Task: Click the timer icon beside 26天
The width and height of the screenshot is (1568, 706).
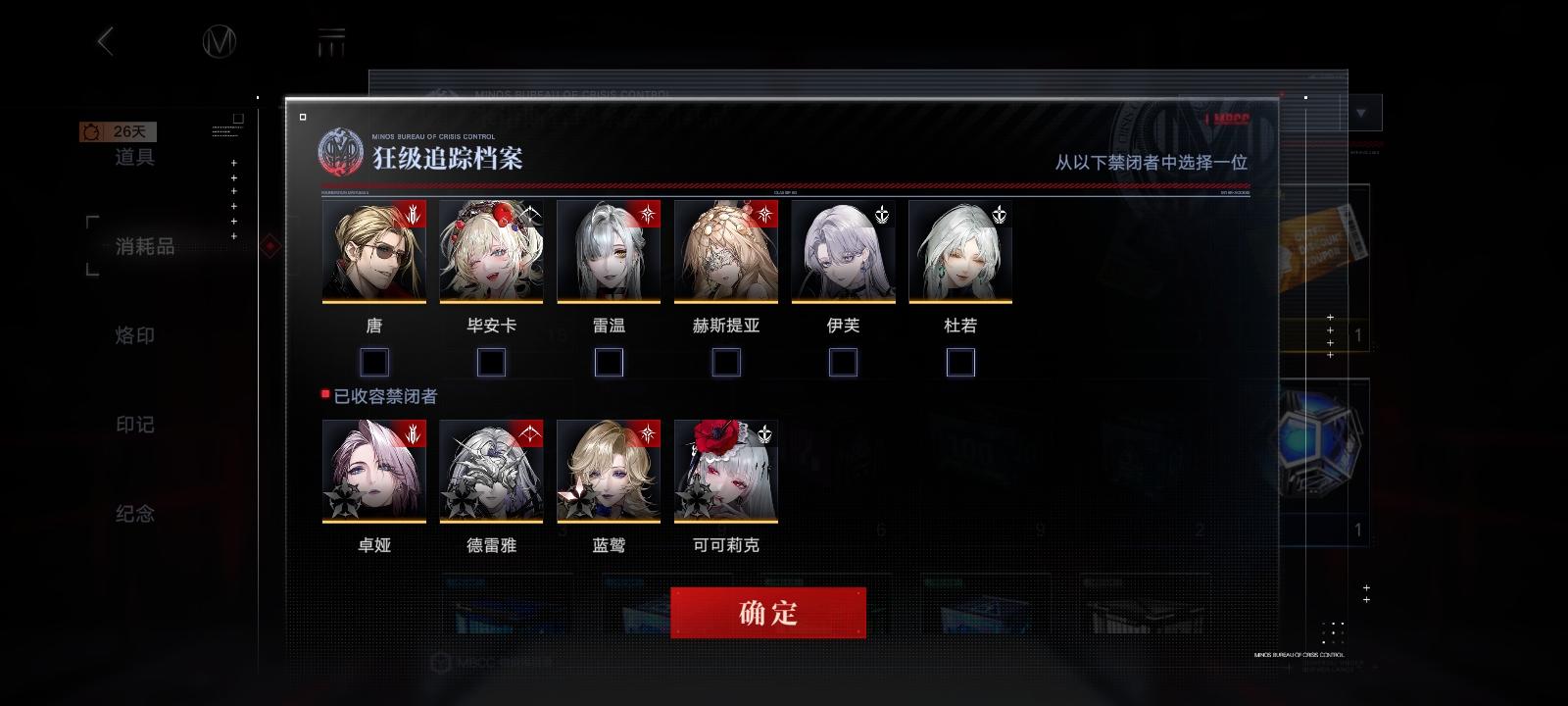Action: [x=90, y=130]
